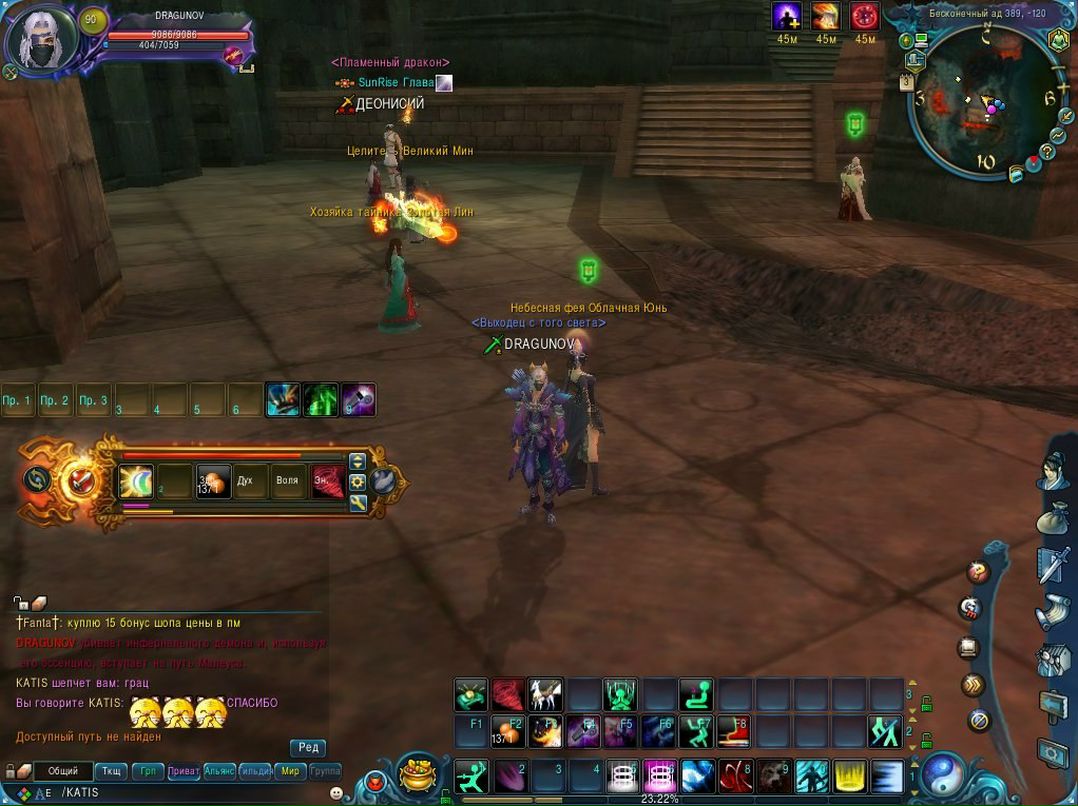Click the Дух slot on pet bar
The width and height of the screenshot is (1078, 806).
pos(245,481)
